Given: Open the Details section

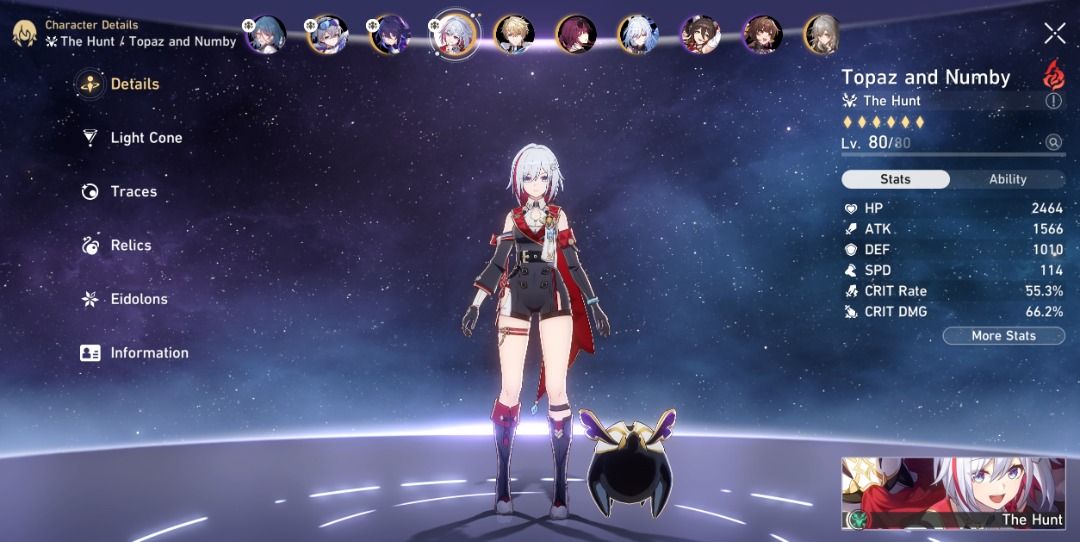Looking at the screenshot, I should point(134,85).
